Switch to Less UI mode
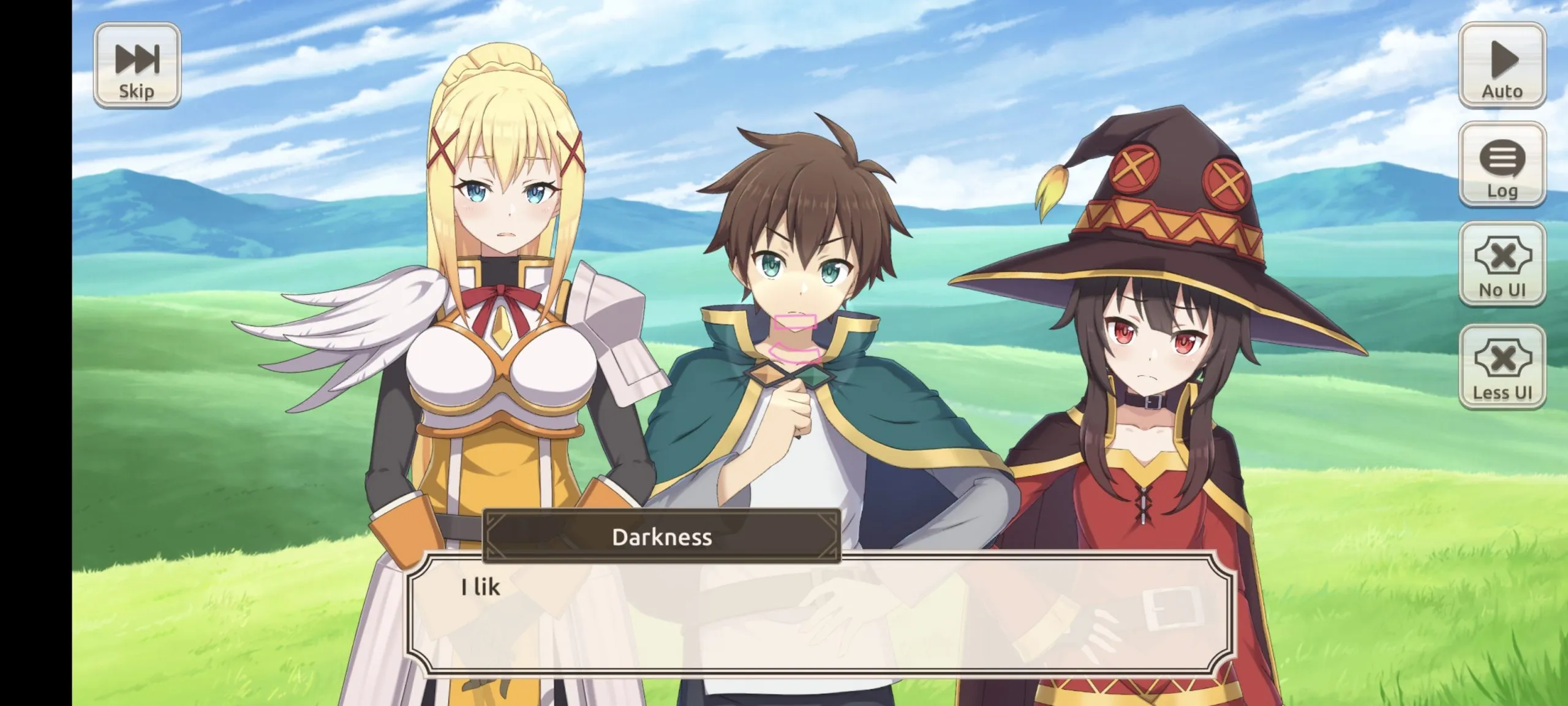Viewport: 1568px width, 706px height. point(1502,367)
